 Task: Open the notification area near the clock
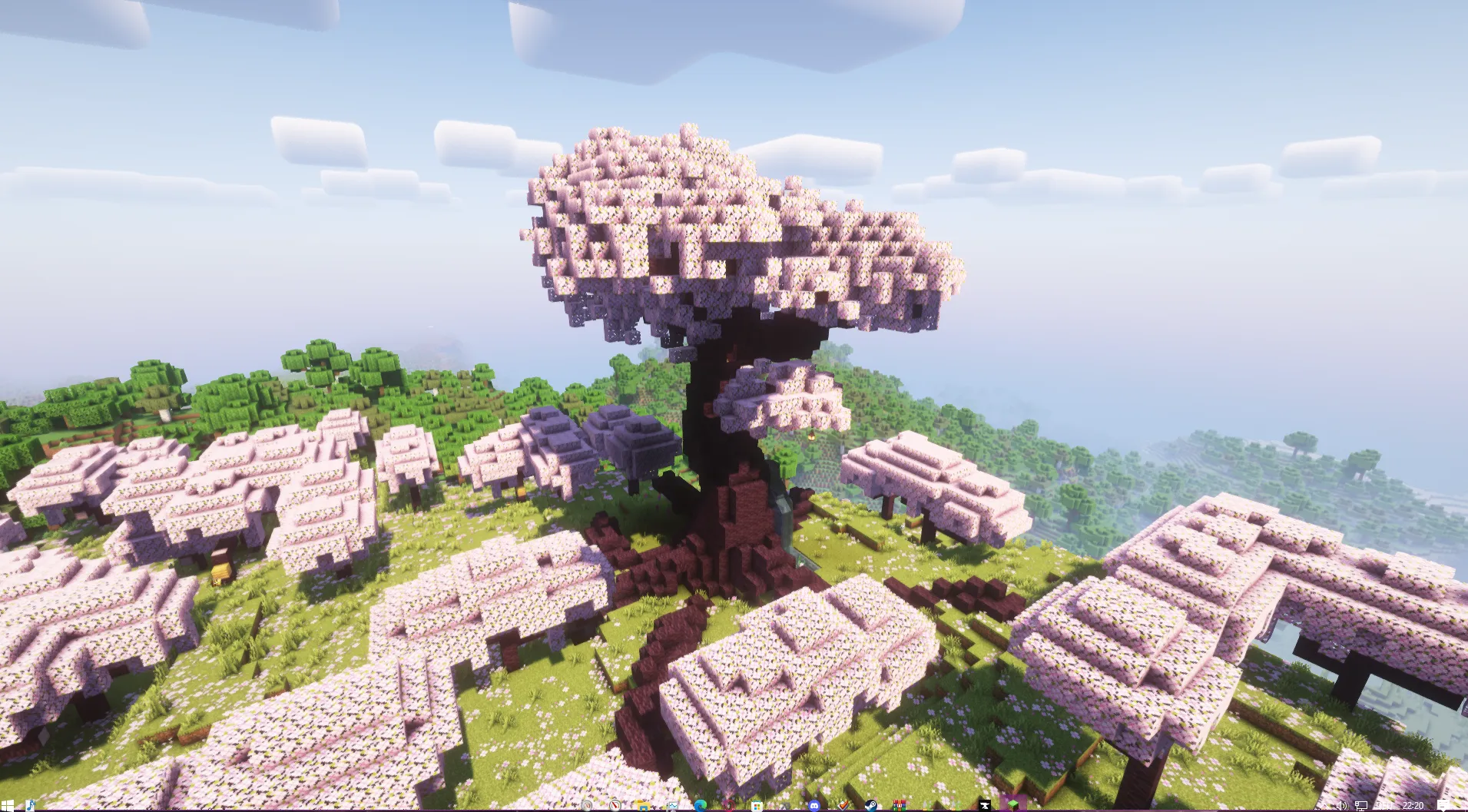click(x=1443, y=804)
